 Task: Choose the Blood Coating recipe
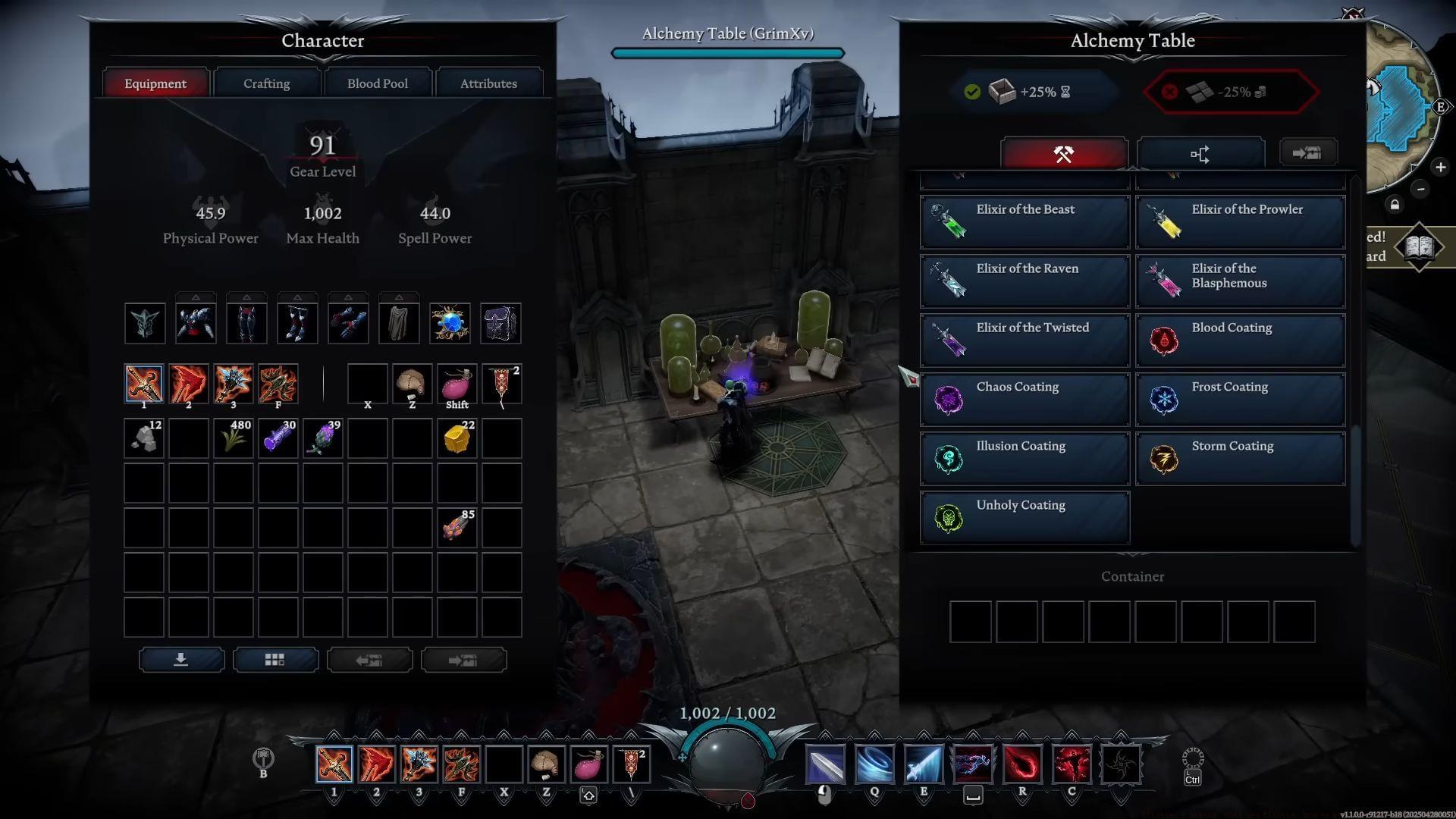pyautogui.click(x=1240, y=340)
